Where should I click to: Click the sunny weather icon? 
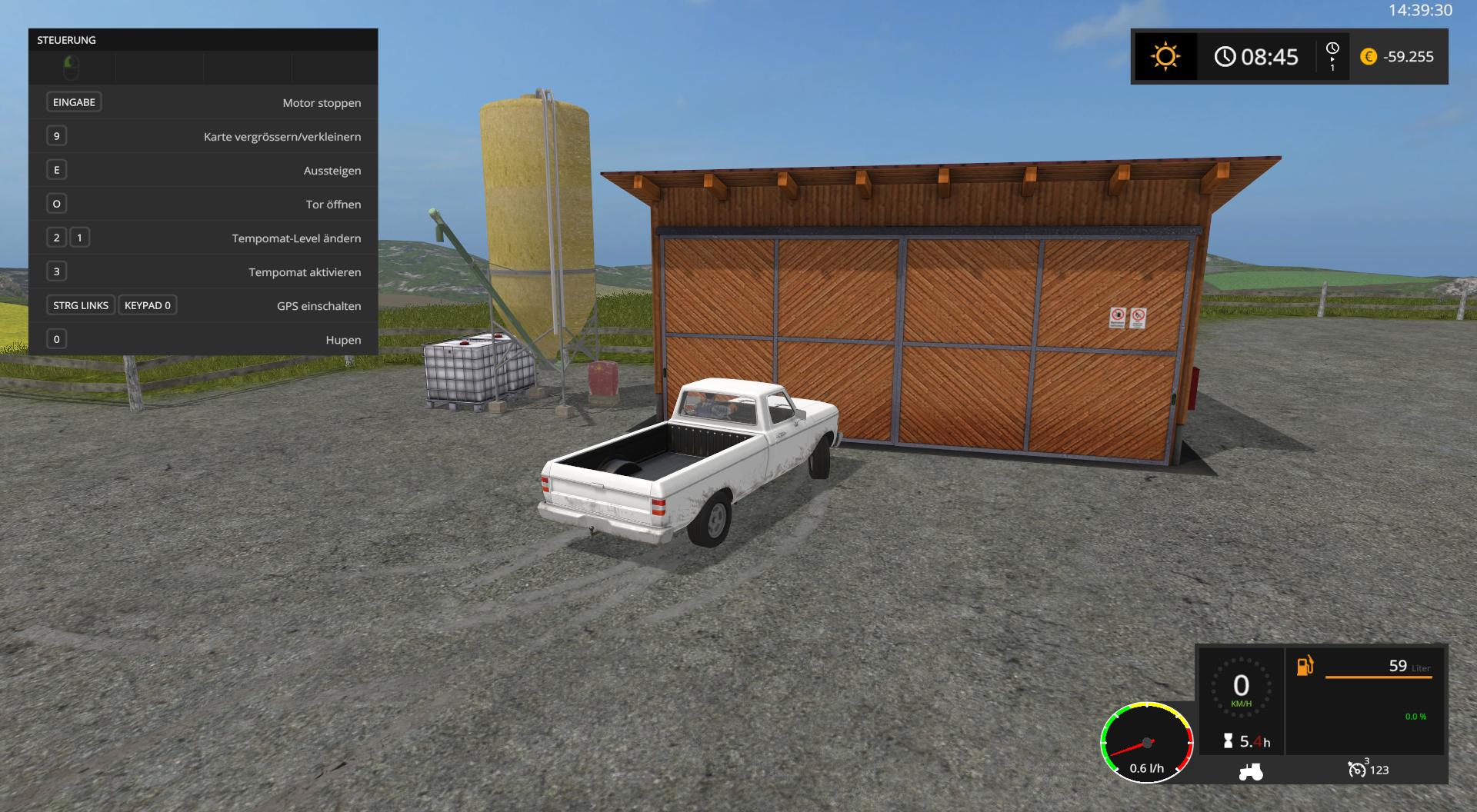(x=1165, y=57)
